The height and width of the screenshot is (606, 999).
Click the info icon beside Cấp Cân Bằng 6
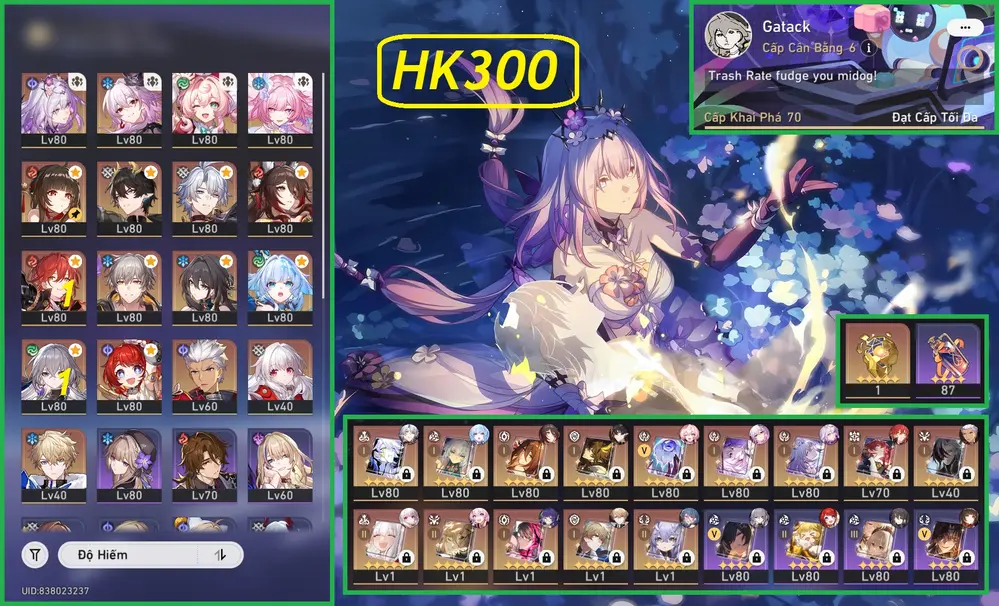point(869,47)
